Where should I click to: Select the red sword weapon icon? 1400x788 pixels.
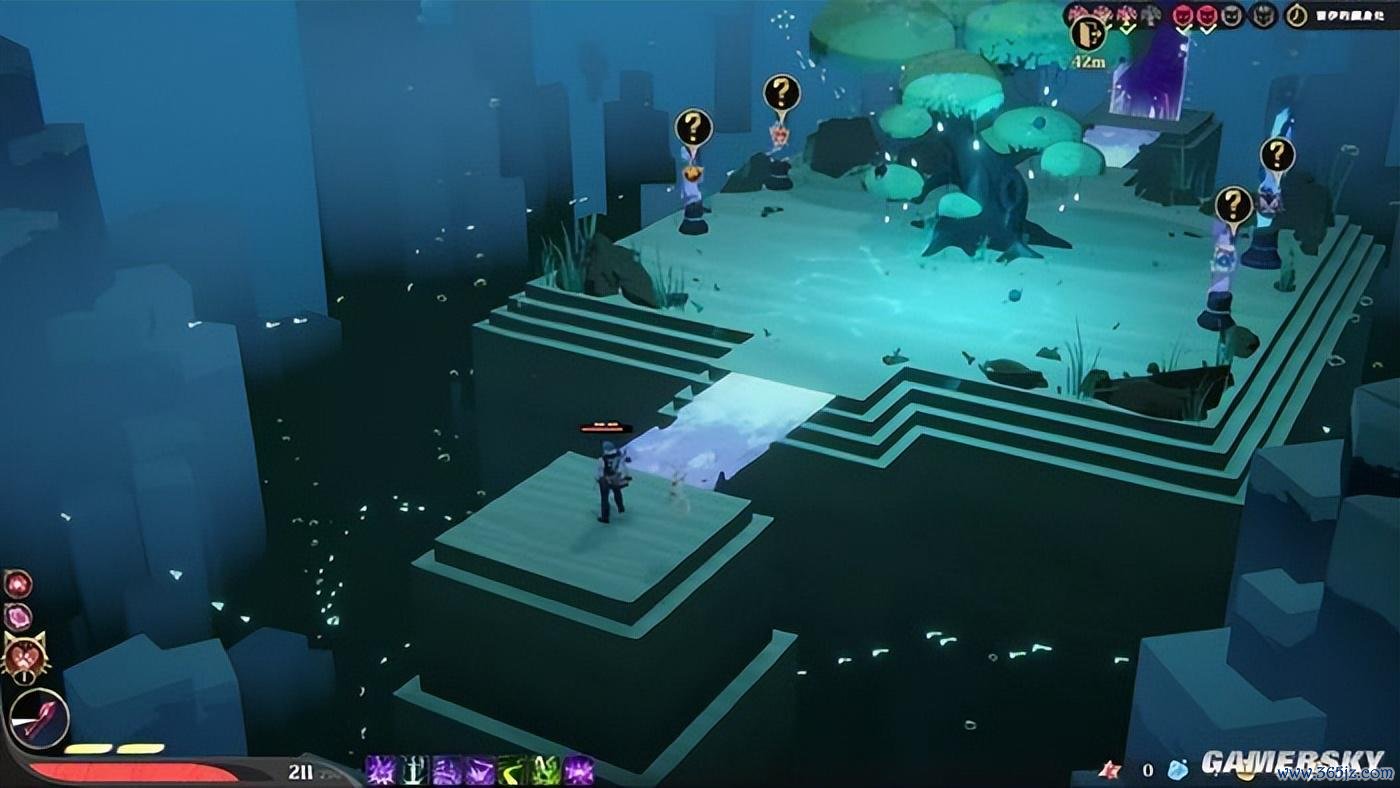click(x=40, y=719)
